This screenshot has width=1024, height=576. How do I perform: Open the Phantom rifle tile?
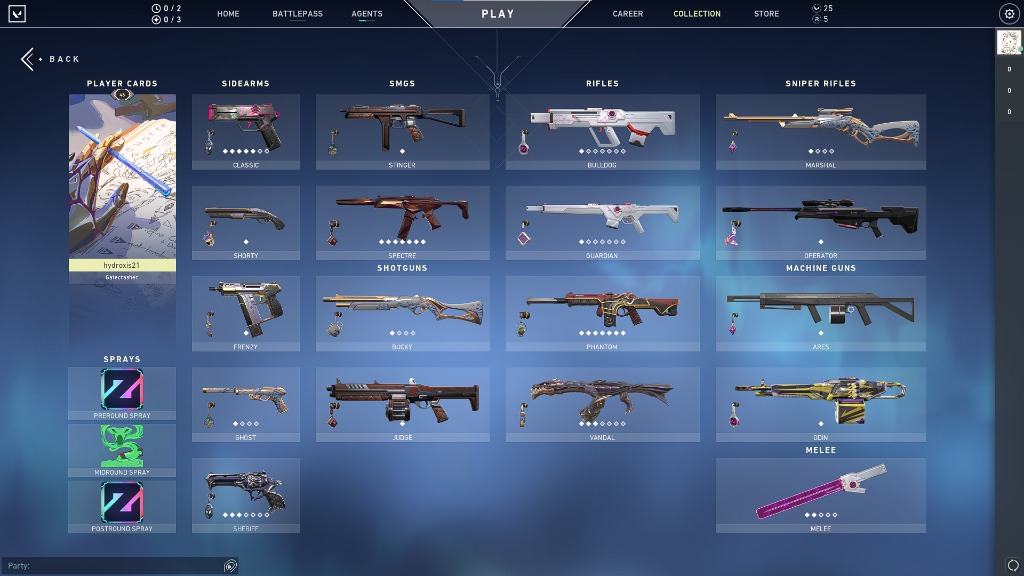[x=603, y=313]
